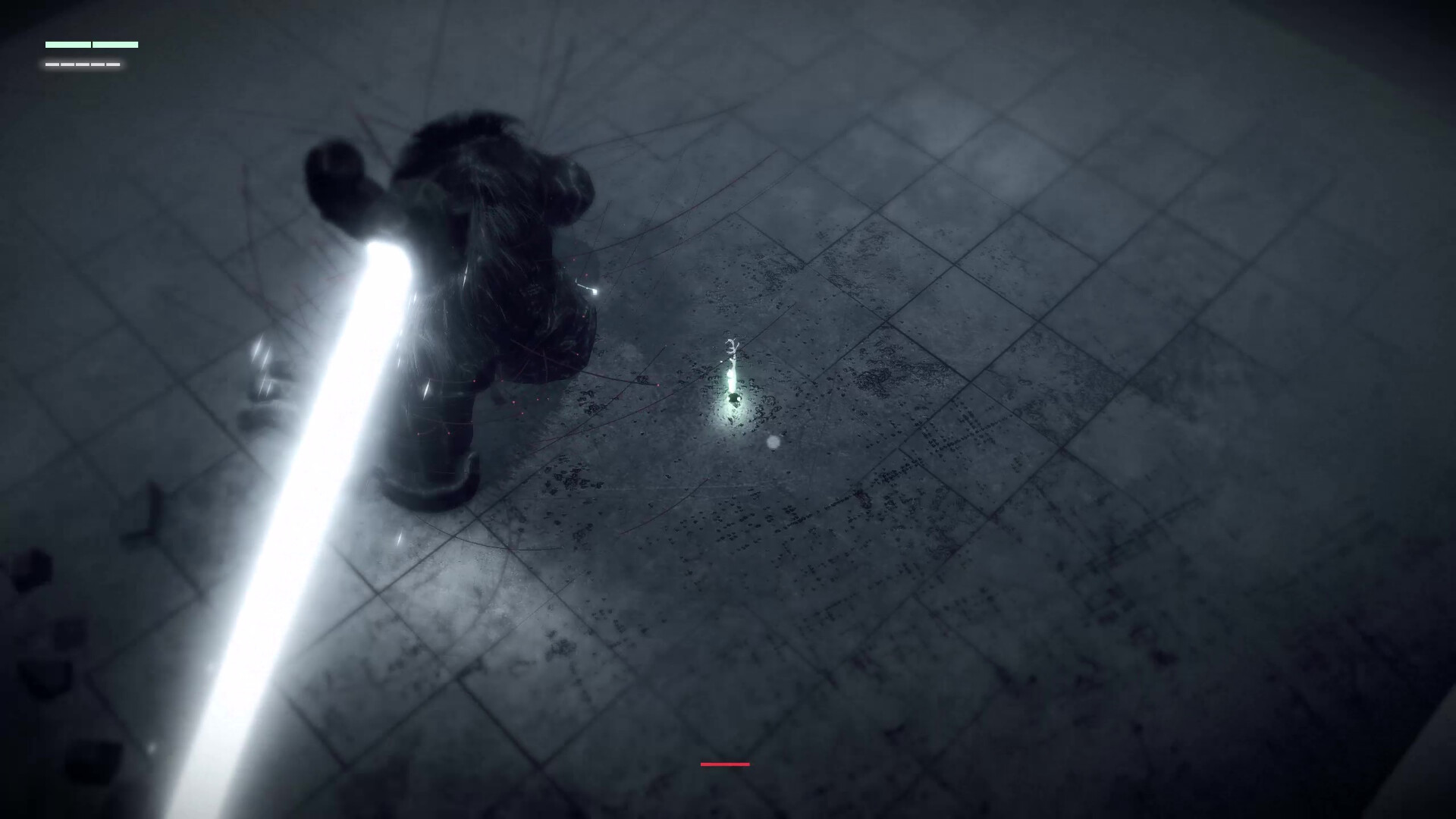1456x819 pixels.
Task: Click the red enemy health bar at the bottom
Action: (x=725, y=764)
